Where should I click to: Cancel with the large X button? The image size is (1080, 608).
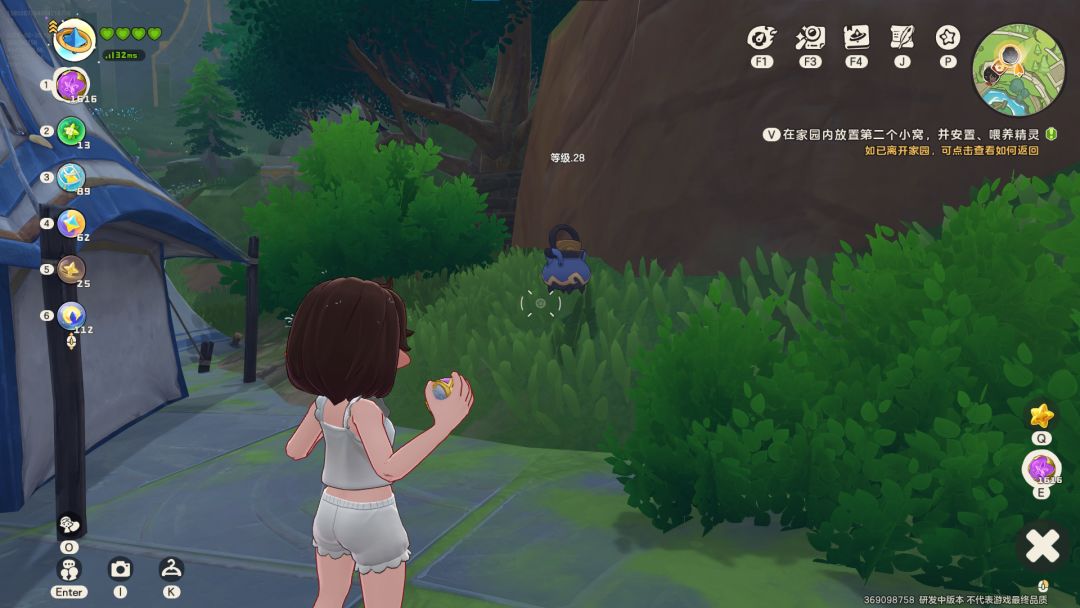click(1042, 546)
